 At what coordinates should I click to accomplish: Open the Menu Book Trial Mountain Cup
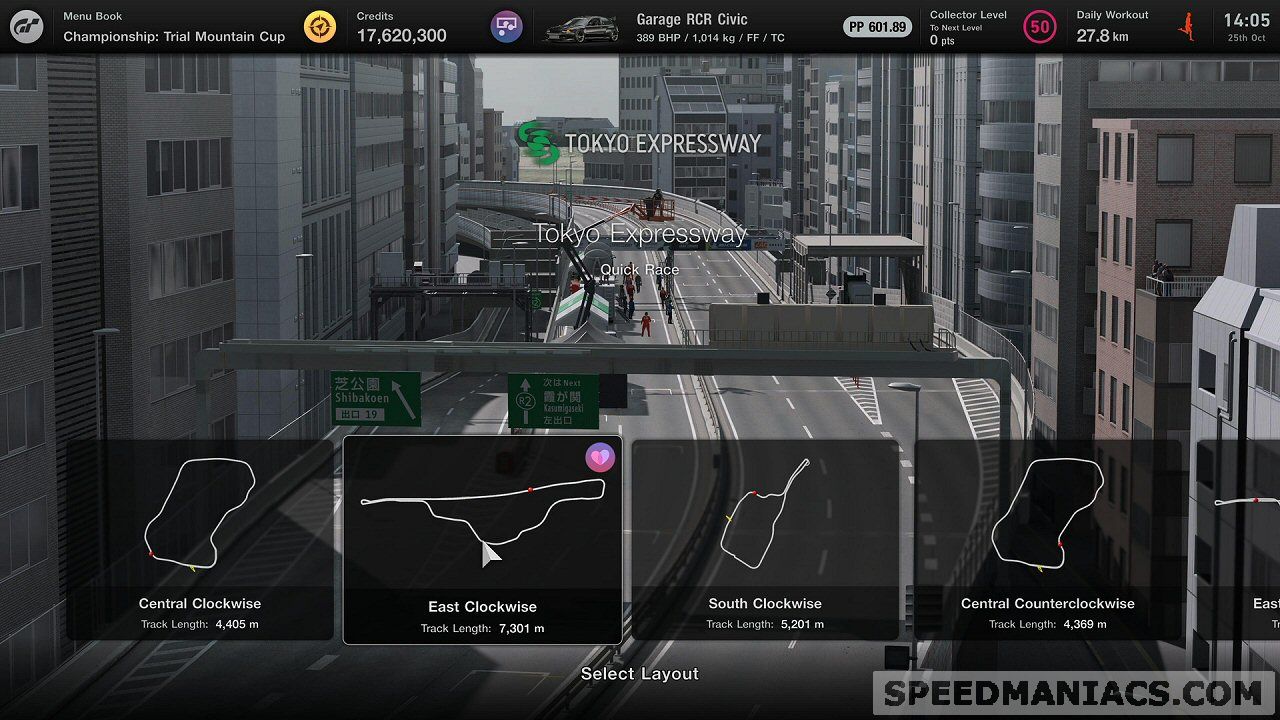173,27
